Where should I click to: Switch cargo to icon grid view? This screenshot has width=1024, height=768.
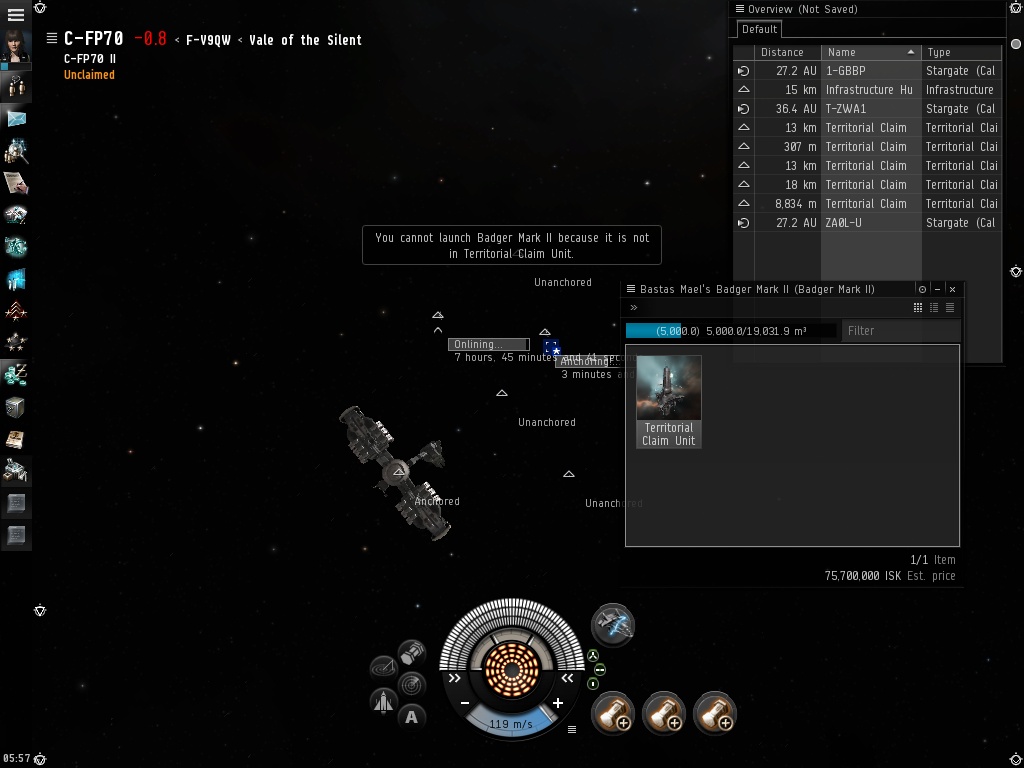(x=918, y=308)
